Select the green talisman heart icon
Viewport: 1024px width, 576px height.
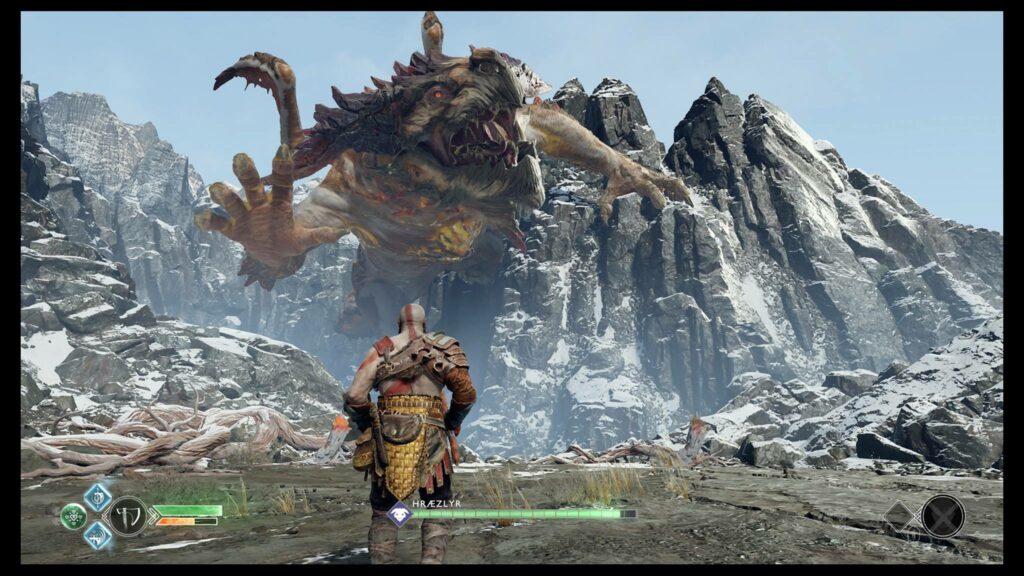pos(72,516)
